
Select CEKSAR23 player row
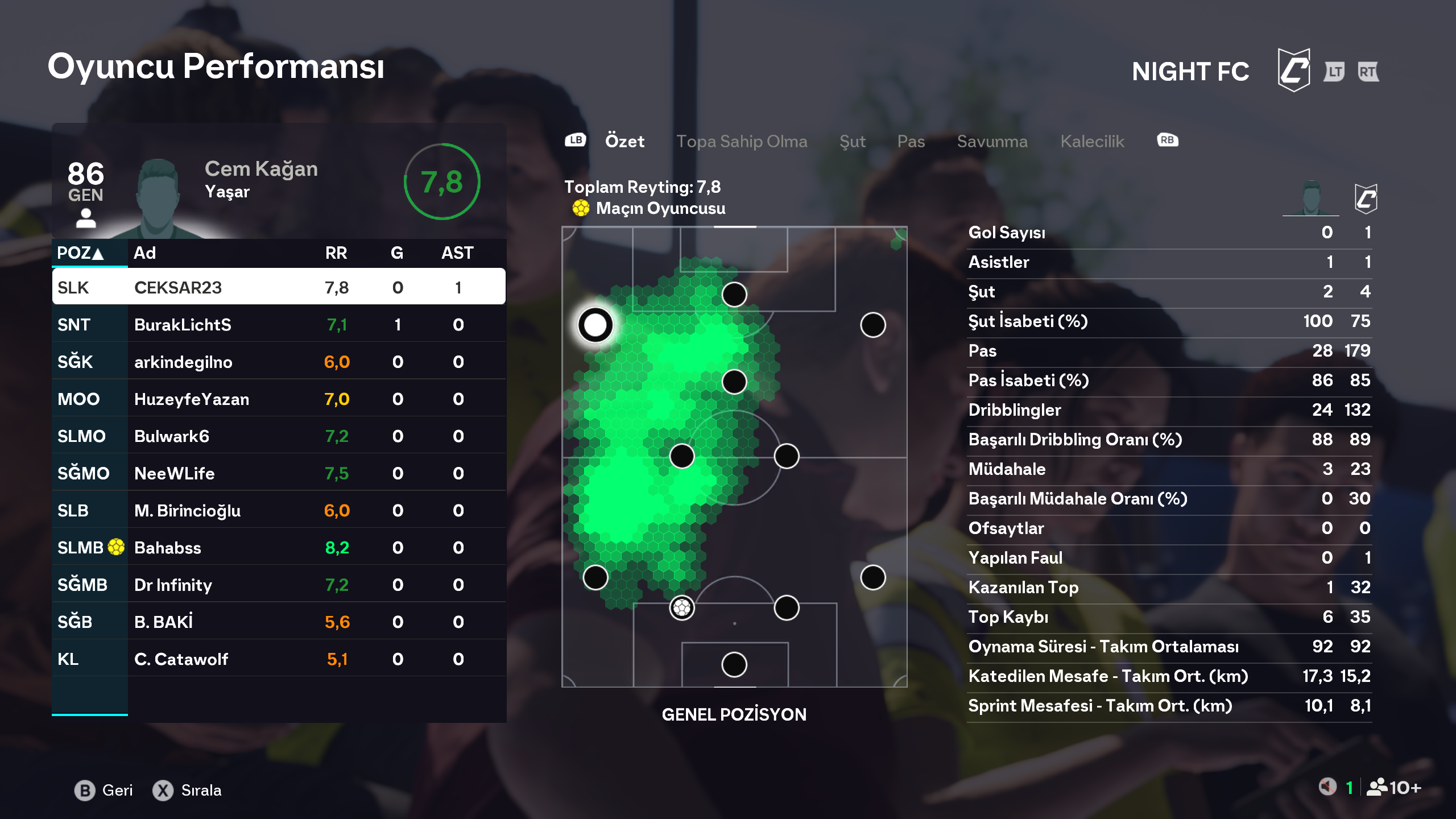click(279, 287)
